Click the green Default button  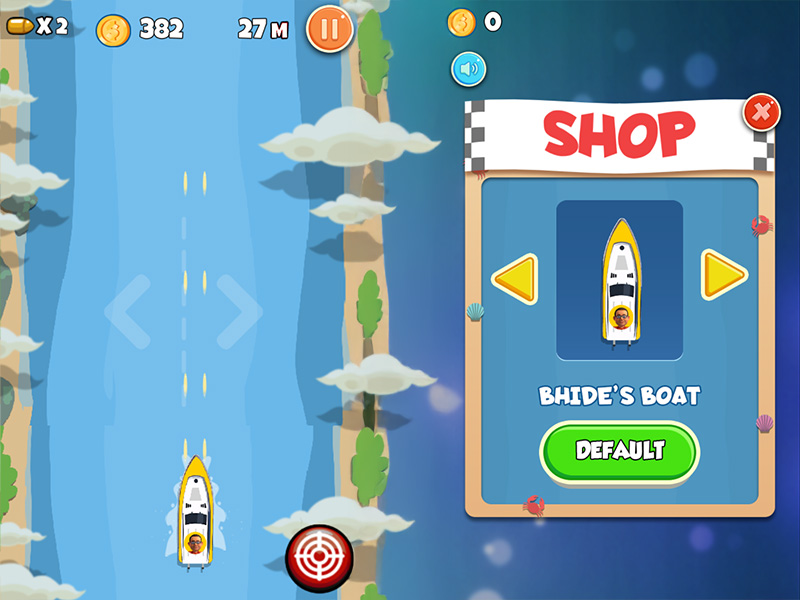(619, 451)
